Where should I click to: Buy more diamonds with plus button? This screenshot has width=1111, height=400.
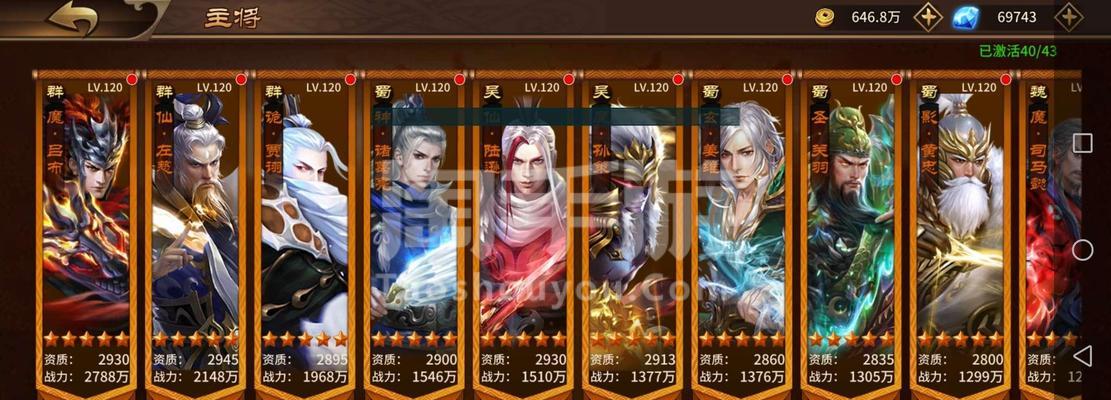coord(1069,17)
